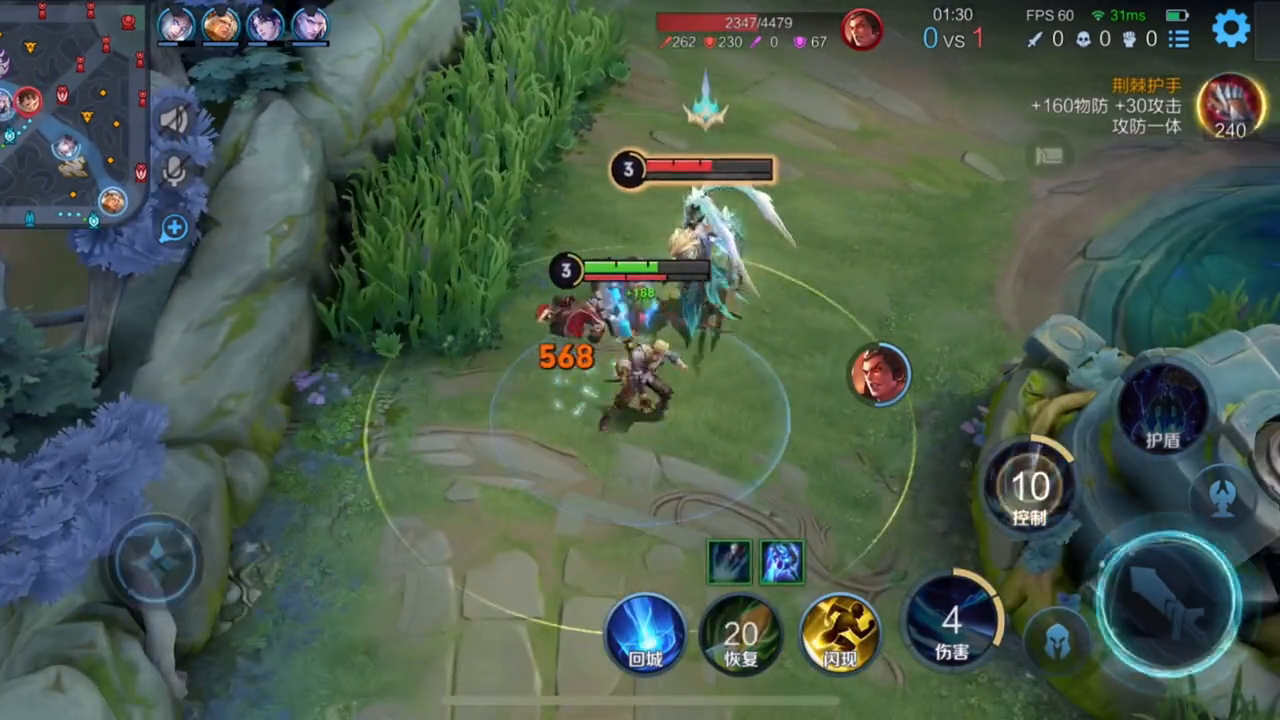Activate the 控制 control skill
Image resolution: width=1280 pixels, height=720 pixels.
coord(1030,490)
